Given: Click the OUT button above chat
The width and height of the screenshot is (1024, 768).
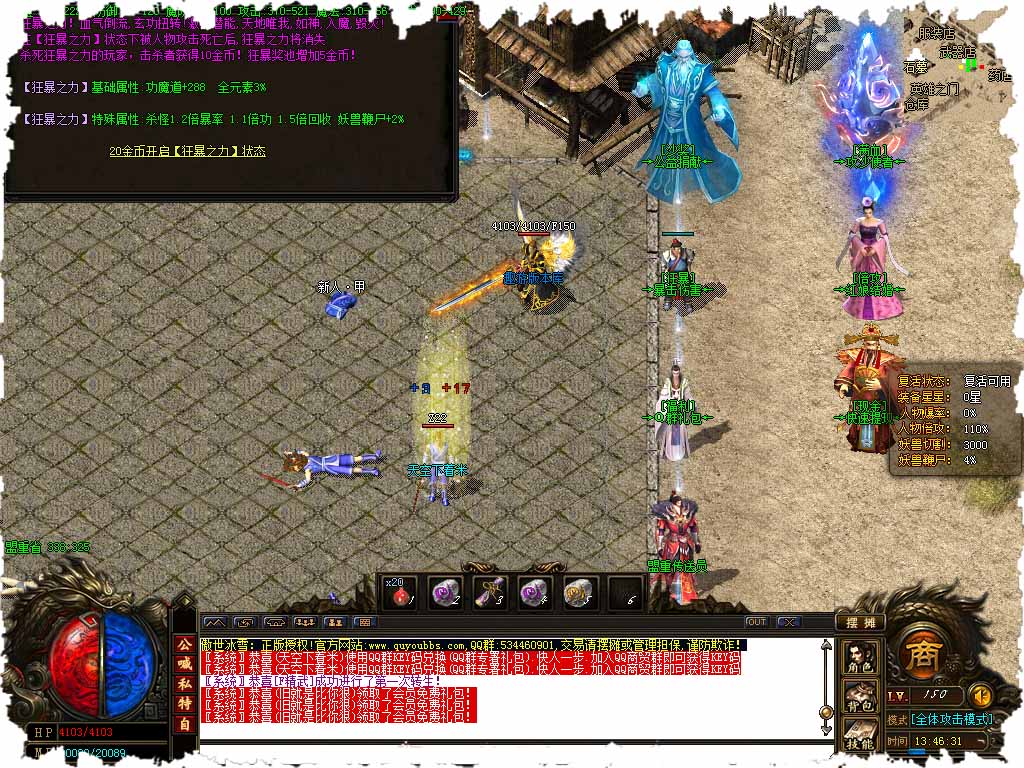Looking at the screenshot, I should 756,622.
